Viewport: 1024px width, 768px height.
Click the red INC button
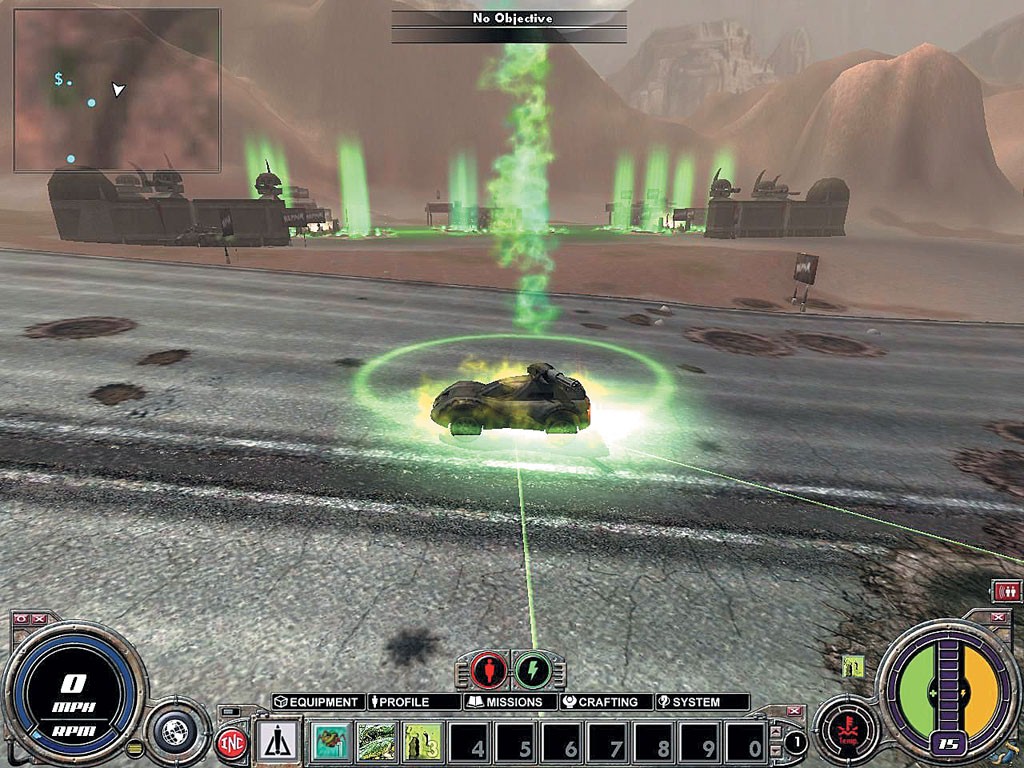coord(232,745)
